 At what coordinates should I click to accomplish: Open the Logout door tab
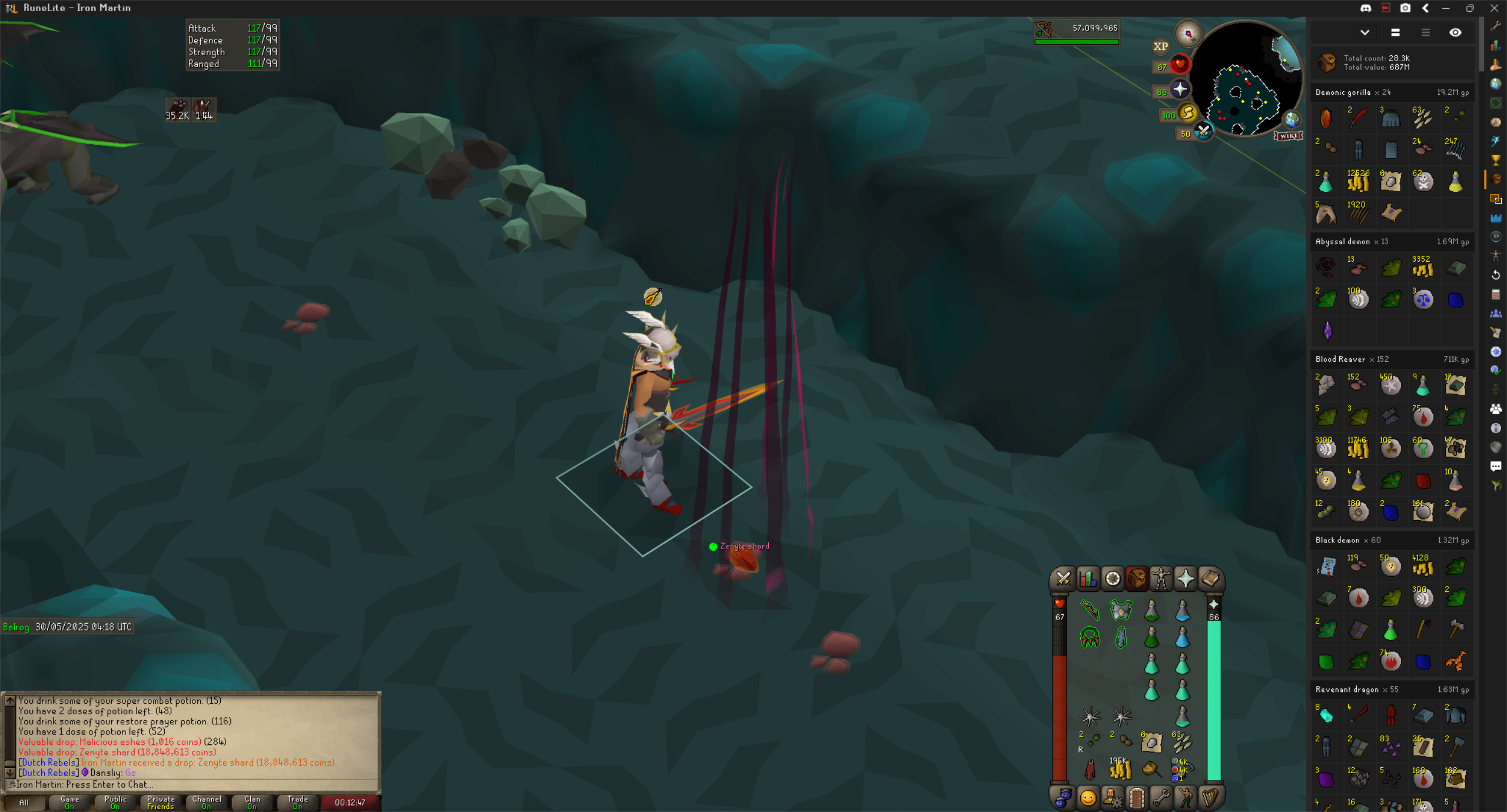pos(1137,798)
